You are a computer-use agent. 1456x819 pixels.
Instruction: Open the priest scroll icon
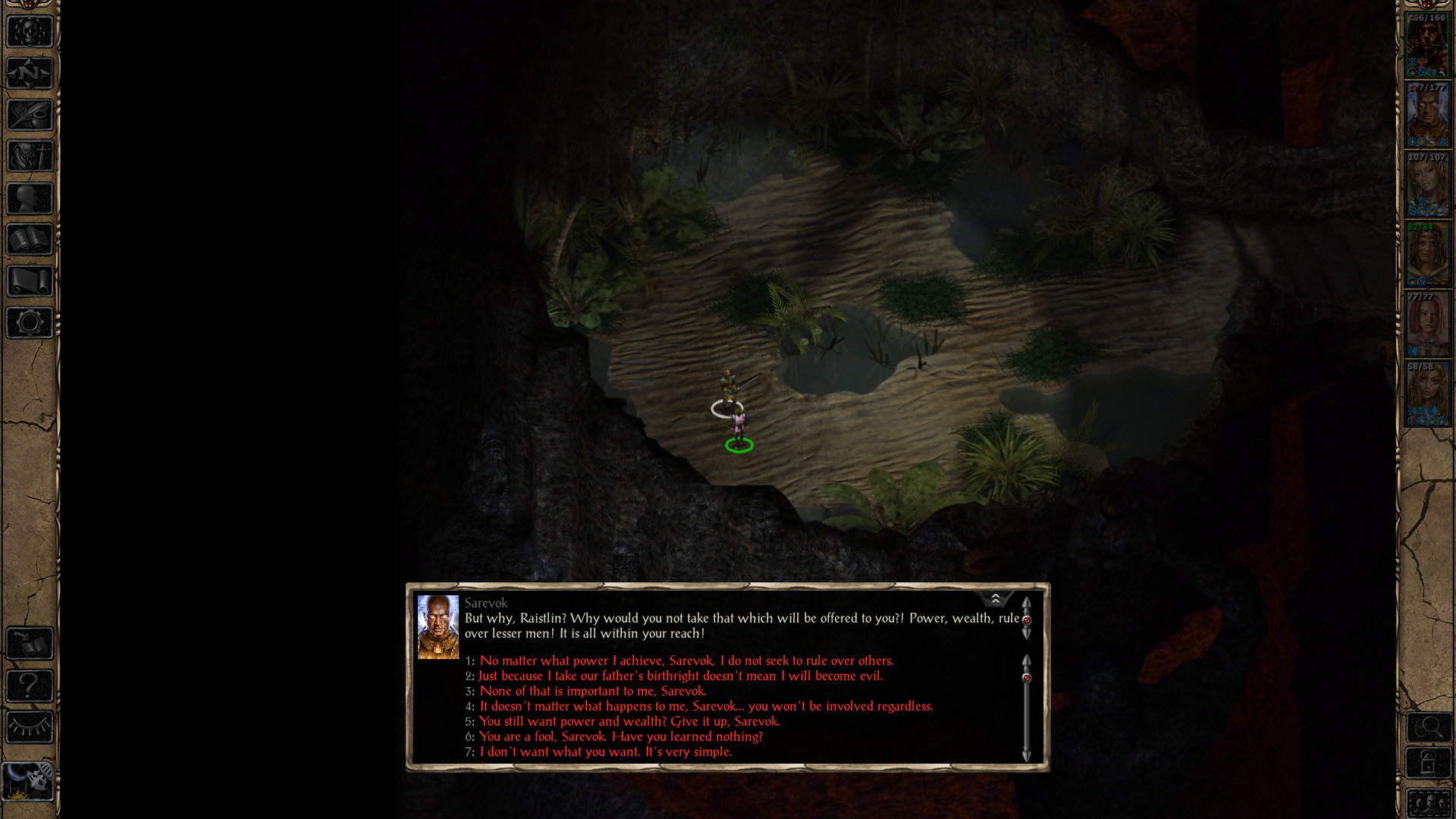click(30, 281)
